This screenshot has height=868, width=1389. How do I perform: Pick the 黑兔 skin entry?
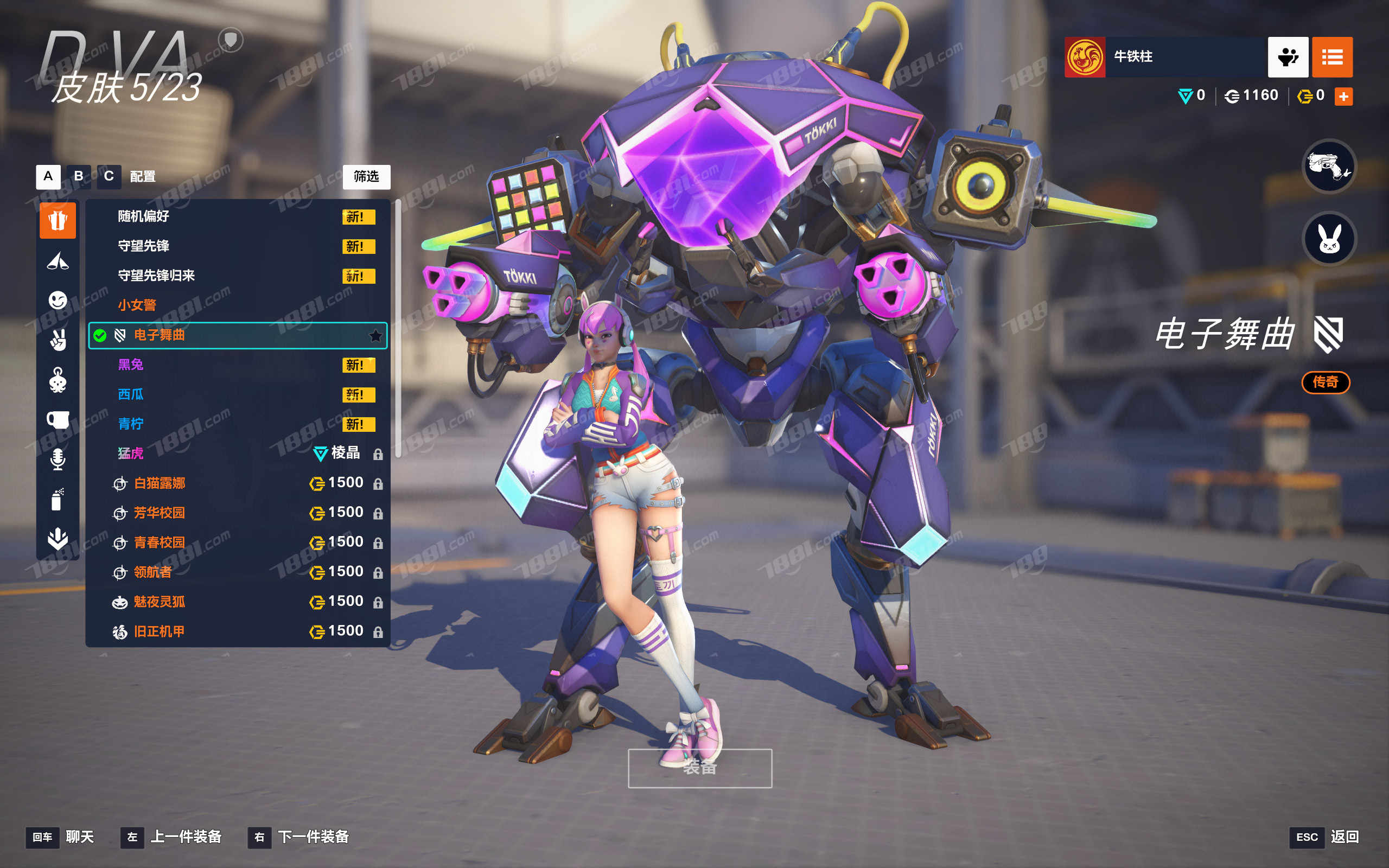coord(131,365)
